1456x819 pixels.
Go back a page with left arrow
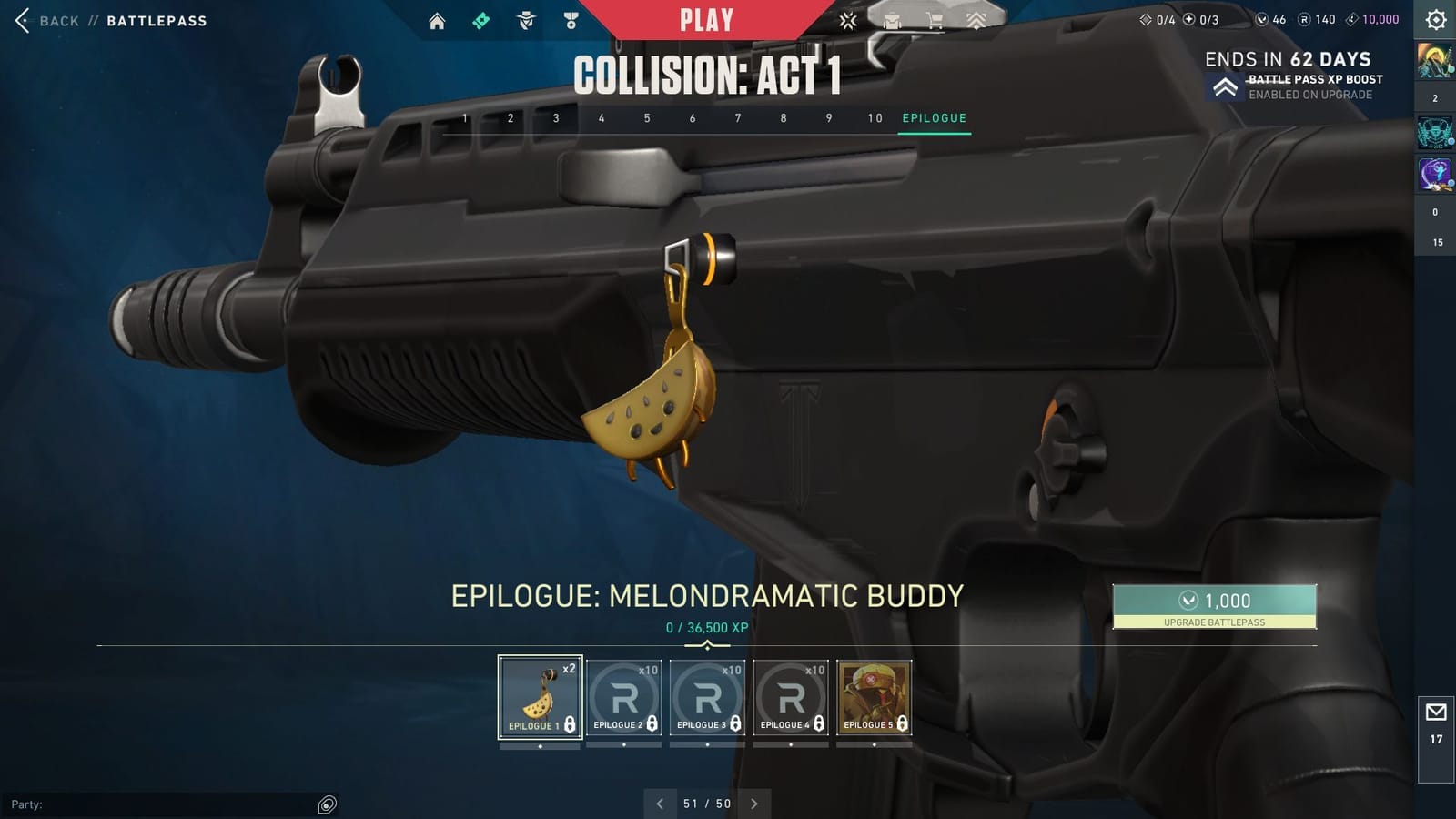[658, 804]
